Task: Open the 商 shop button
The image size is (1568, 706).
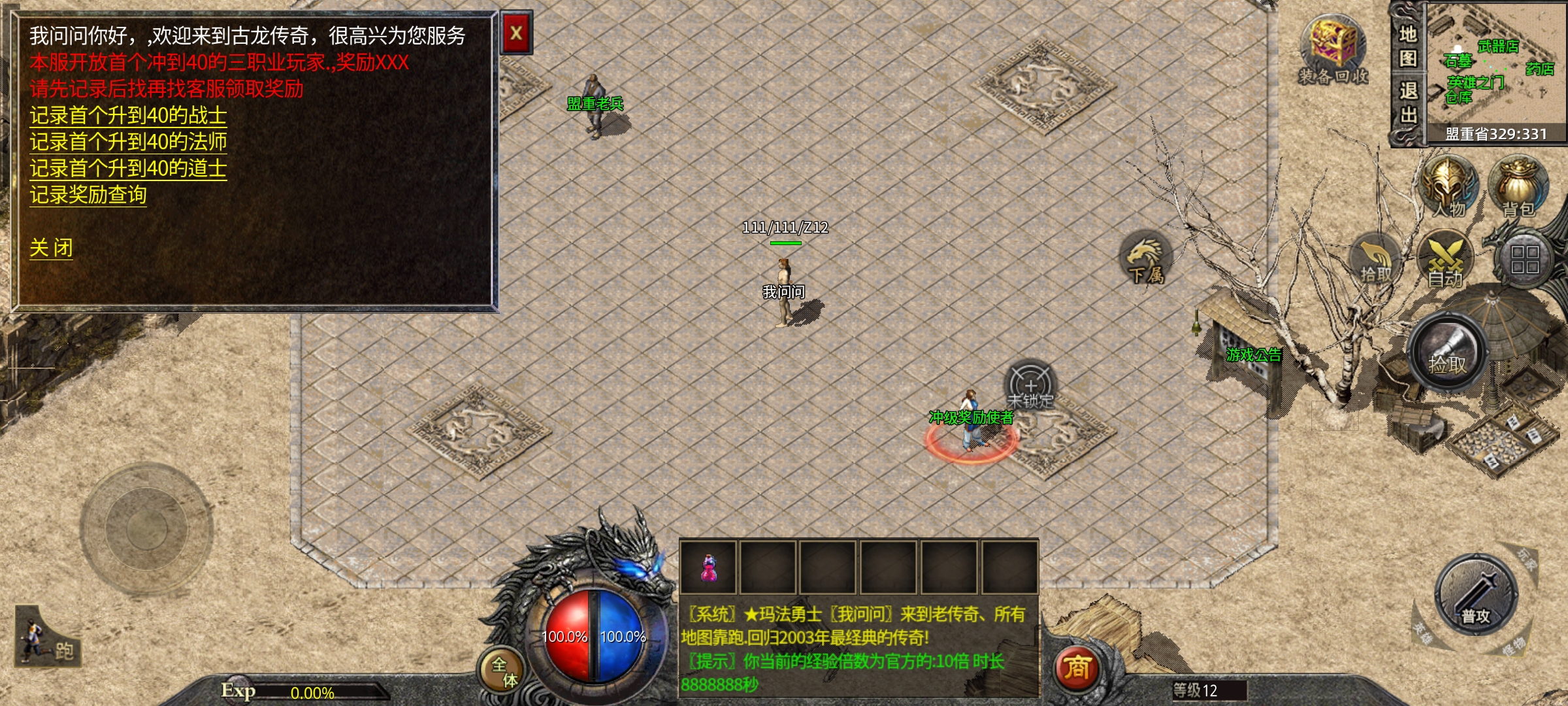Action: (x=1077, y=668)
